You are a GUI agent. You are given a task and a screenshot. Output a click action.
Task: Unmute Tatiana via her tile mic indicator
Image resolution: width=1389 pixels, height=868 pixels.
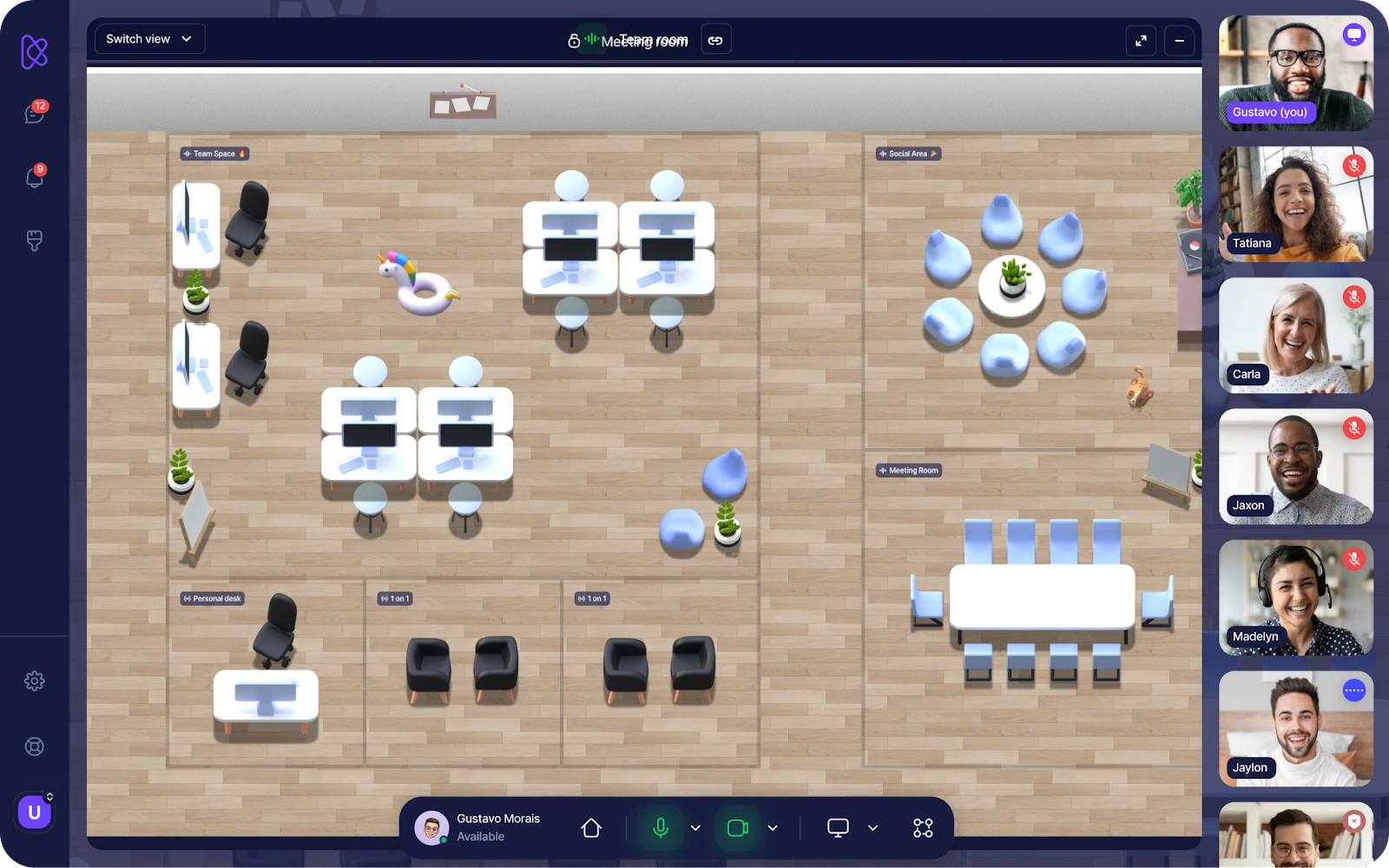tap(1353, 166)
